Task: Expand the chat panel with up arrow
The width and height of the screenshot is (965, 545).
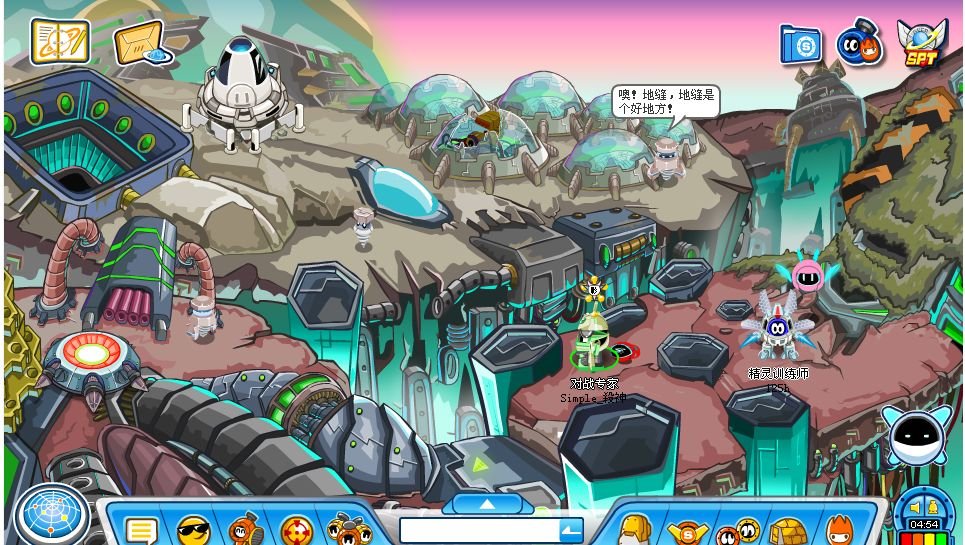Action: click(x=487, y=503)
